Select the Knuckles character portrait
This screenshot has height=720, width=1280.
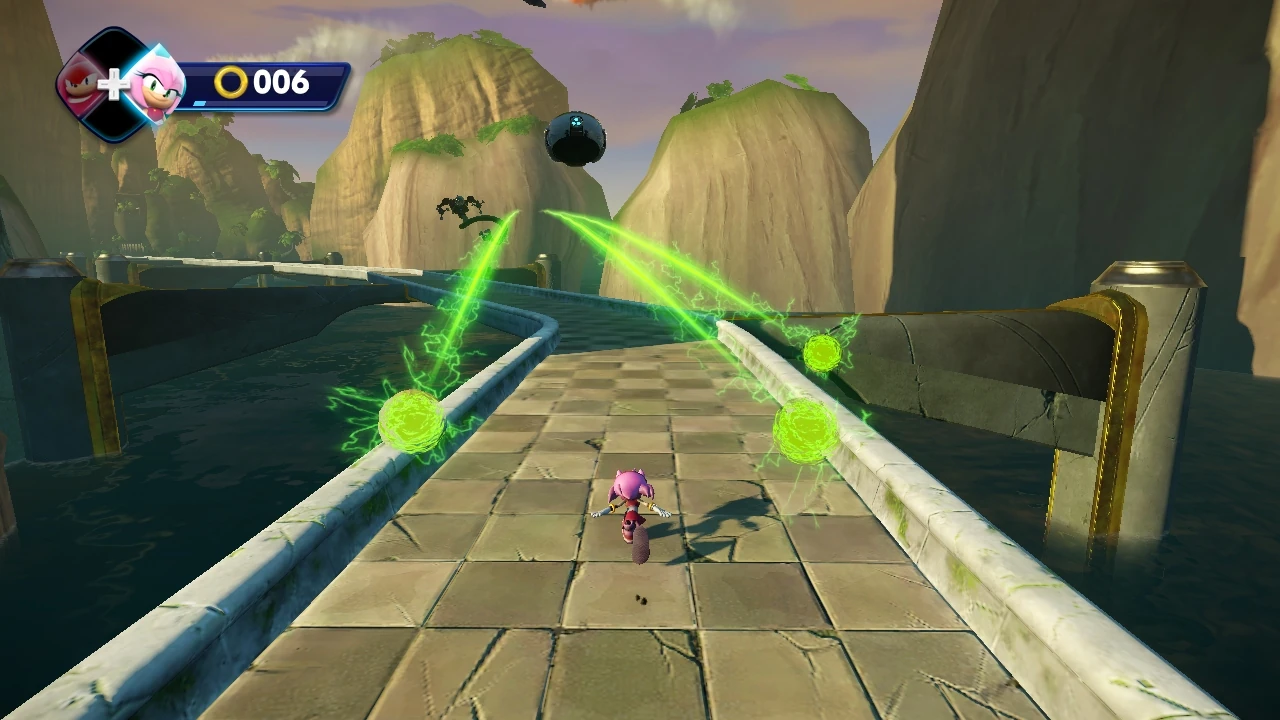tap(82, 84)
